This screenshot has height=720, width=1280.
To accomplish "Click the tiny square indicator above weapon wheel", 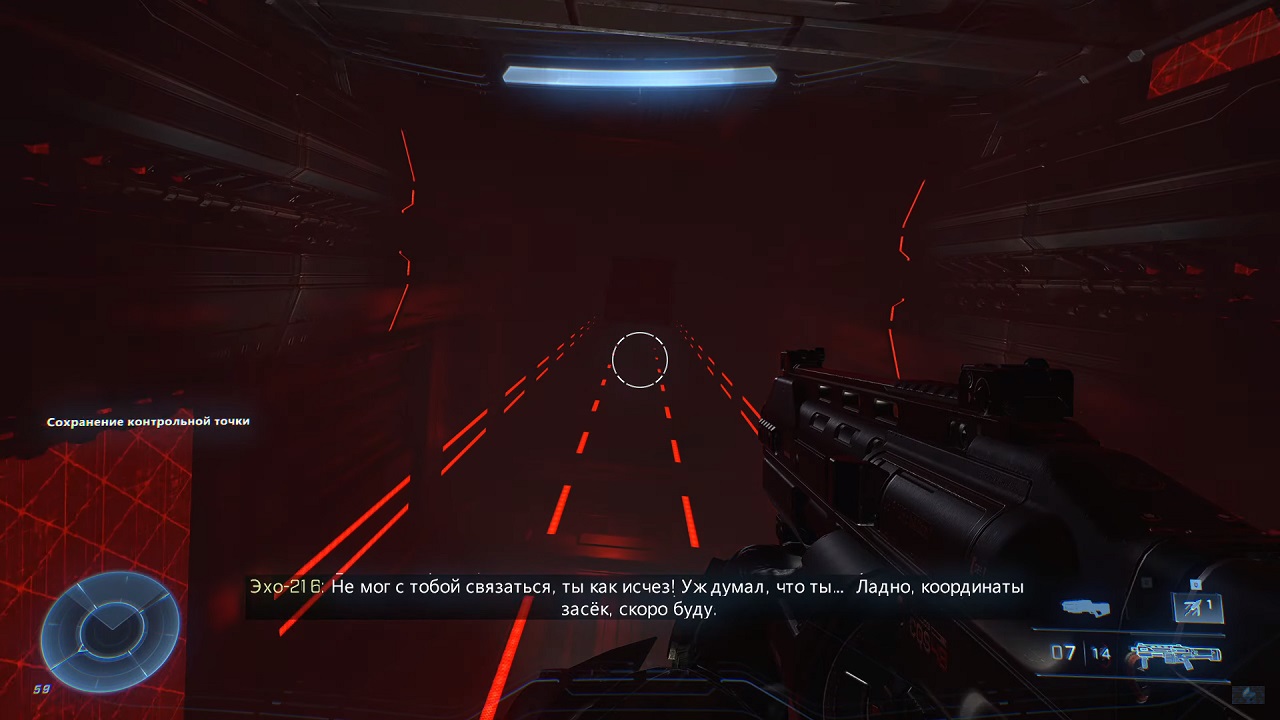I will pyautogui.click(x=1147, y=581).
